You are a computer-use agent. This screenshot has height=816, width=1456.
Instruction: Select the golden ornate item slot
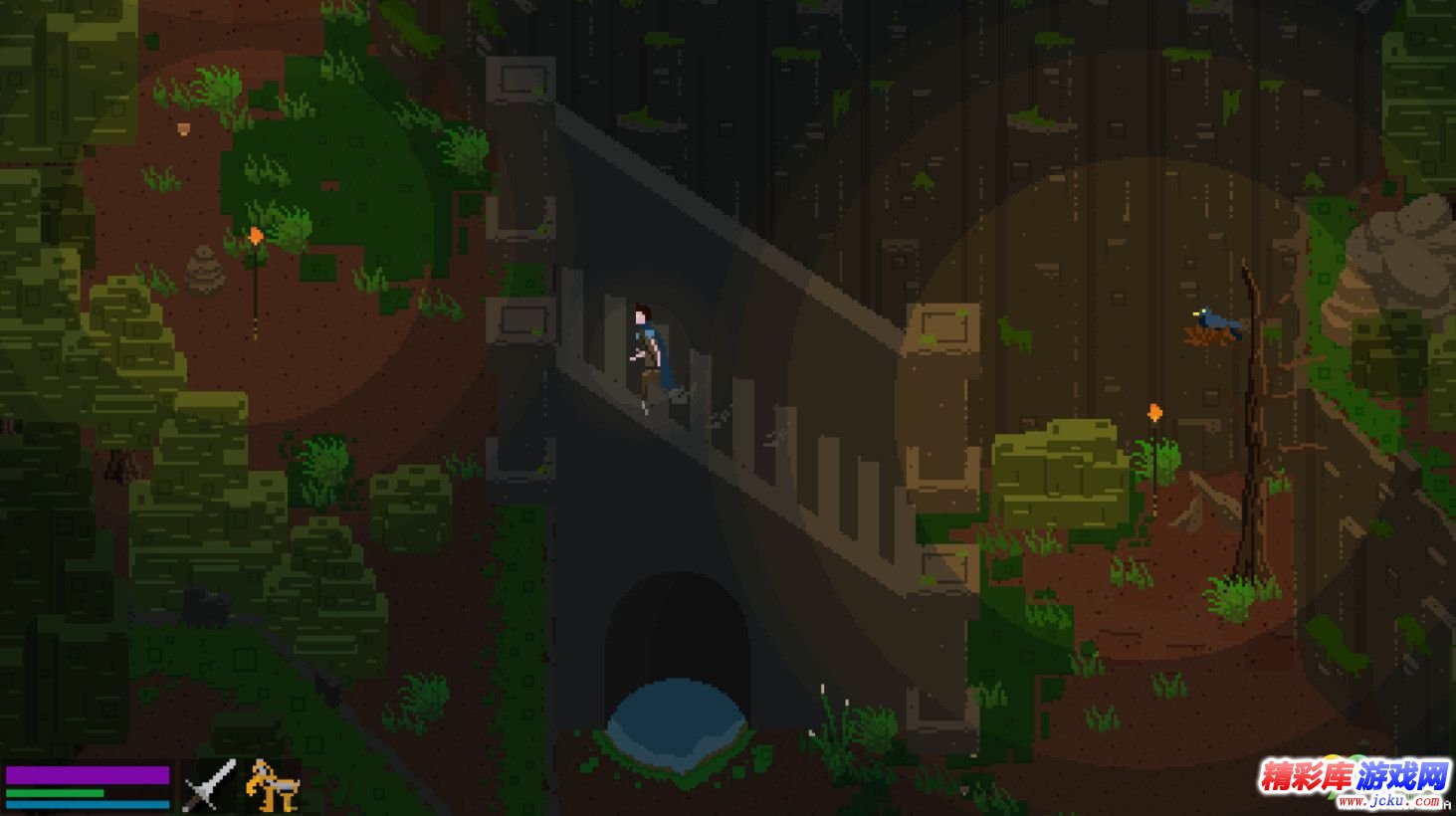coord(271,786)
